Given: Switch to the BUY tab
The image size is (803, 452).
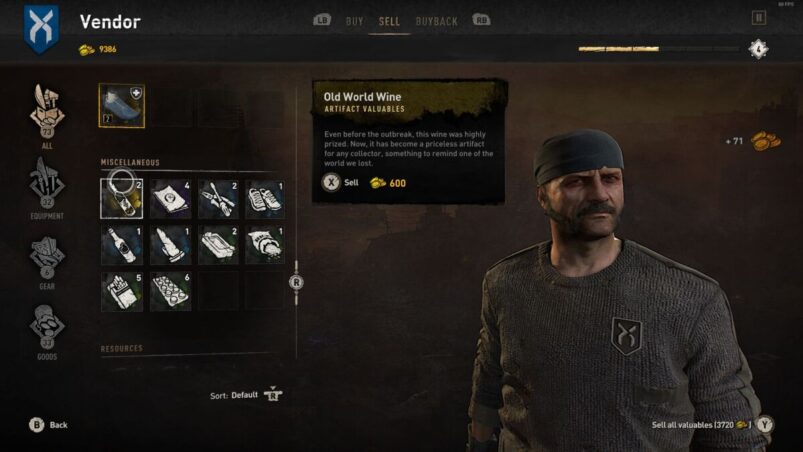Looking at the screenshot, I should click(354, 21).
